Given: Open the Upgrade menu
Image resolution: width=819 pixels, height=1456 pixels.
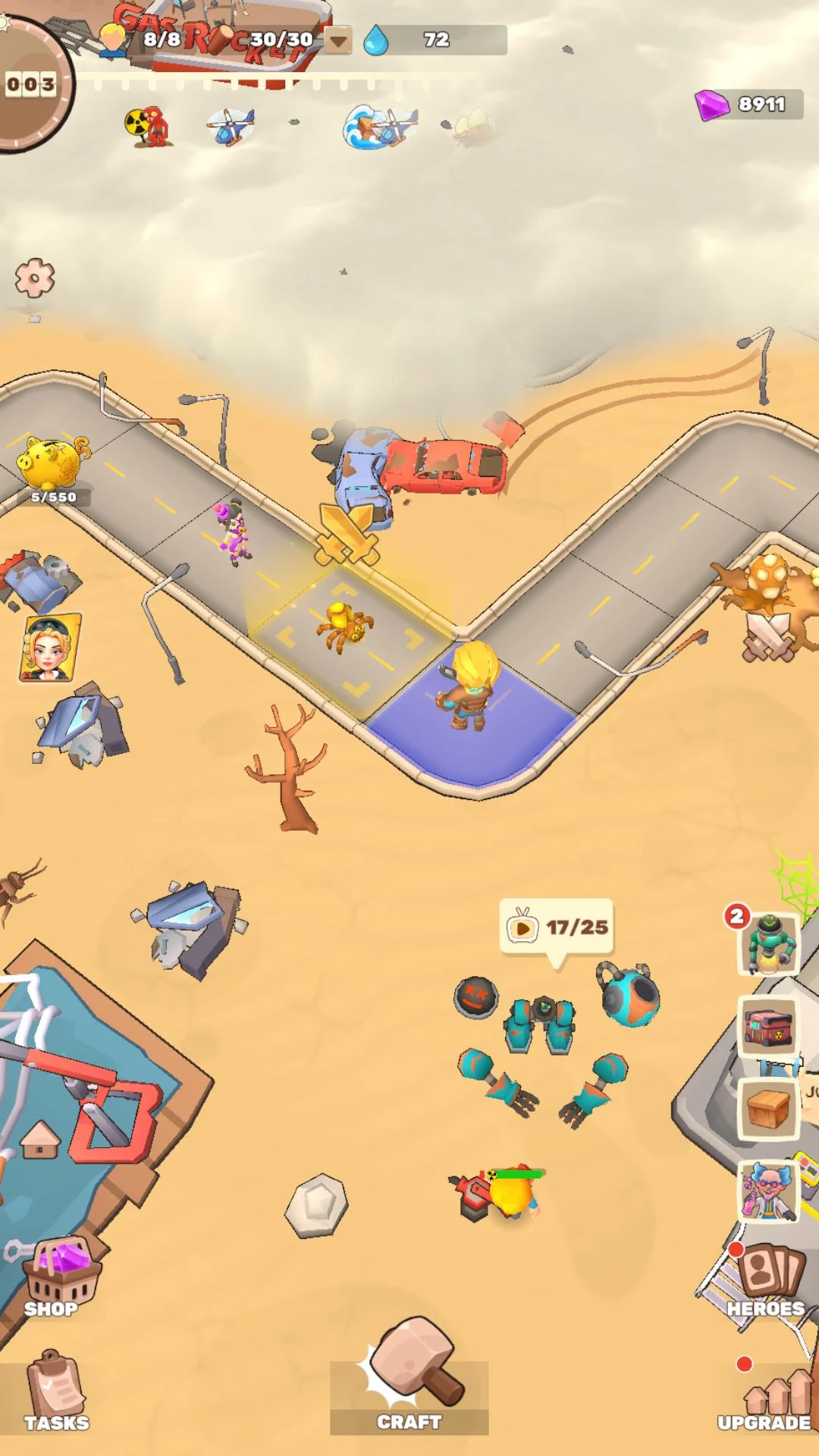Looking at the screenshot, I should click(766, 1400).
